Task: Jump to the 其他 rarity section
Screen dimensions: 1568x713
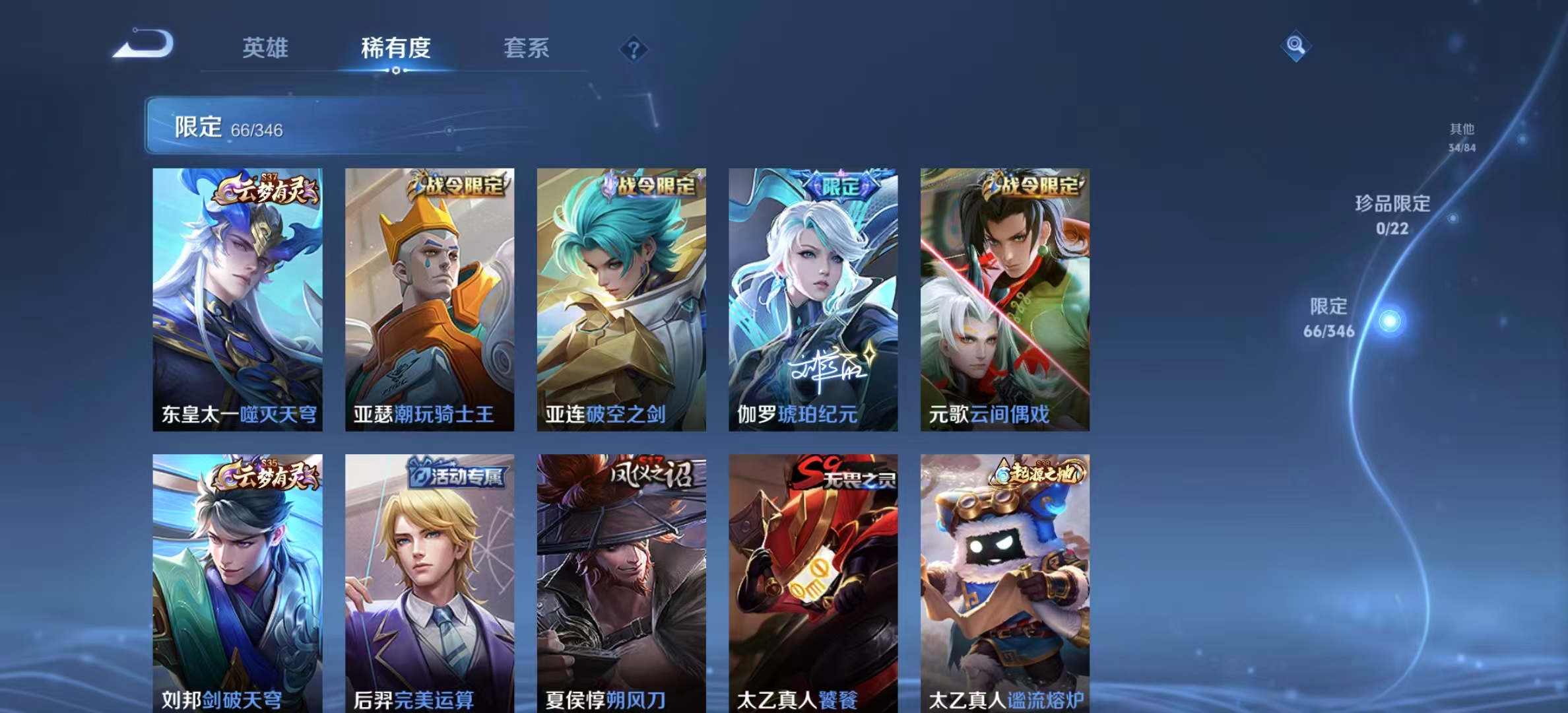Action: click(1462, 137)
